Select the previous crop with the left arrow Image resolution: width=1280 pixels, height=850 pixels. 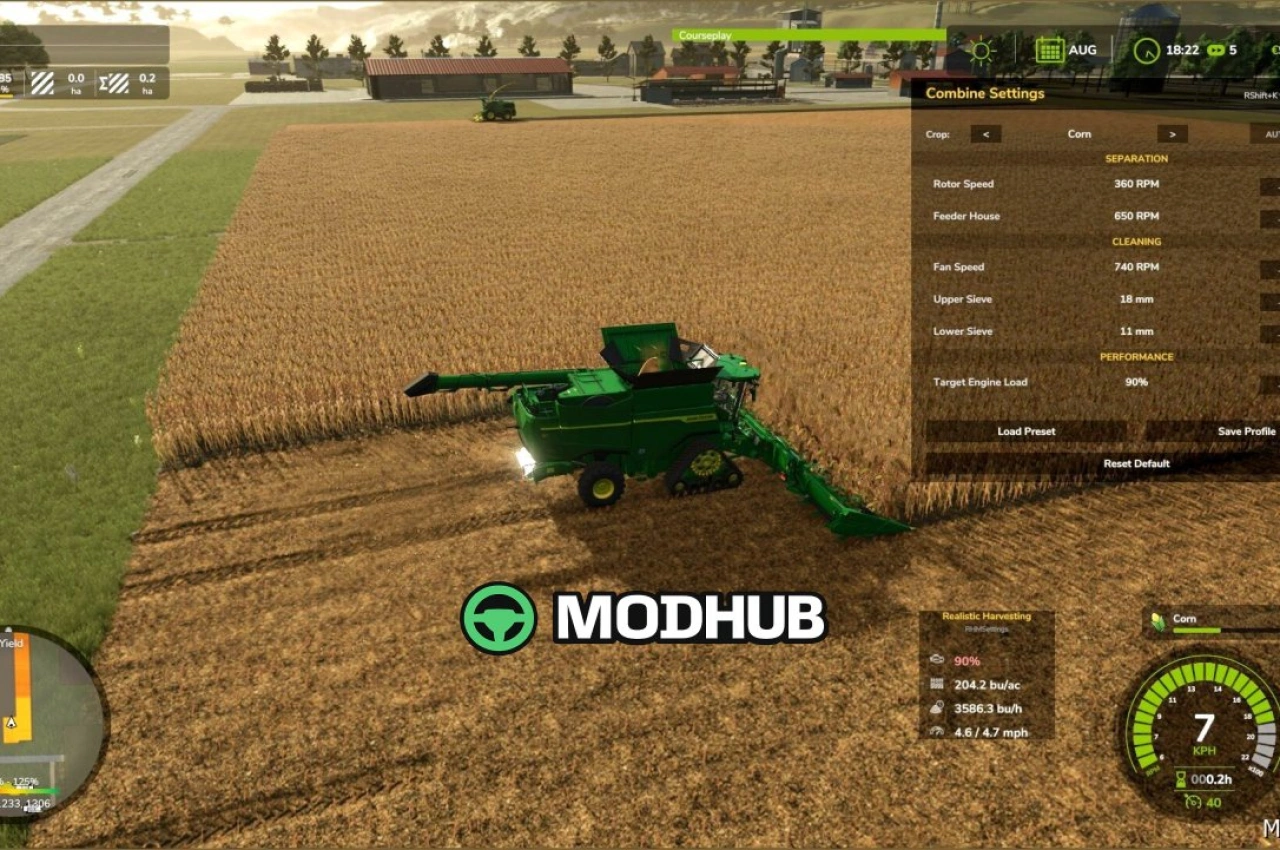(x=986, y=133)
